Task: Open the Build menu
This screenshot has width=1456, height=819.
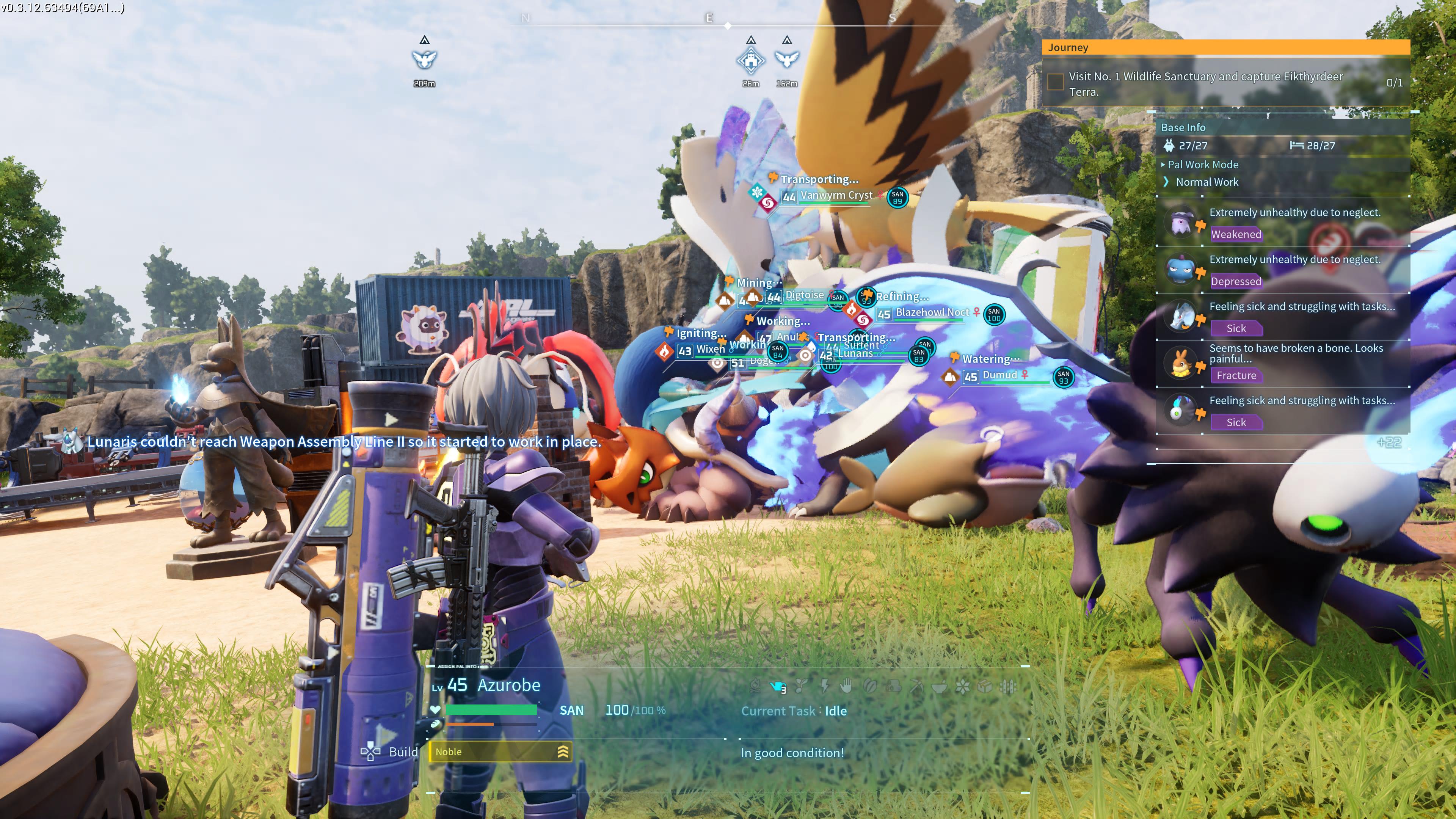Action: pyautogui.click(x=403, y=752)
